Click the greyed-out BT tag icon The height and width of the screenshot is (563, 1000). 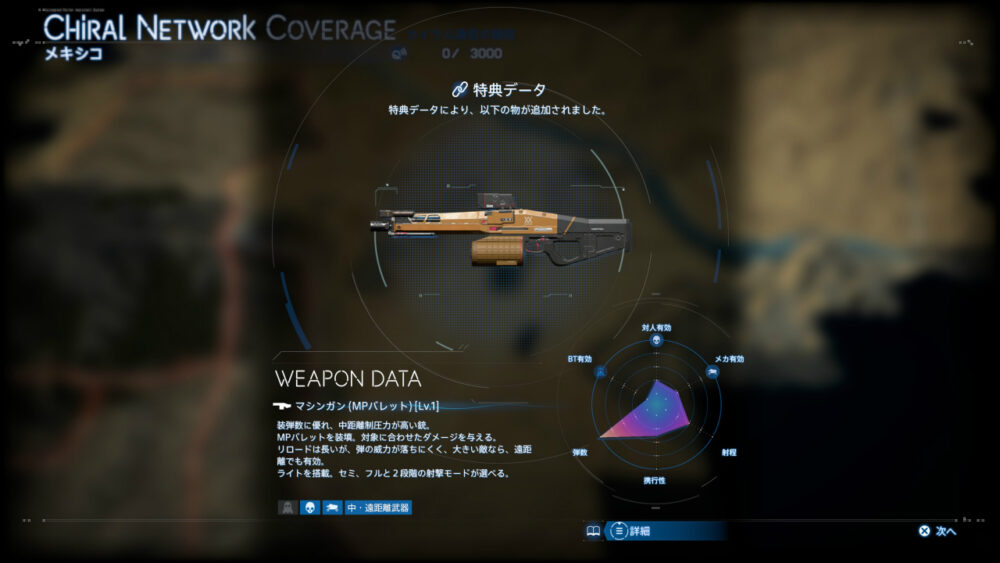coord(287,507)
